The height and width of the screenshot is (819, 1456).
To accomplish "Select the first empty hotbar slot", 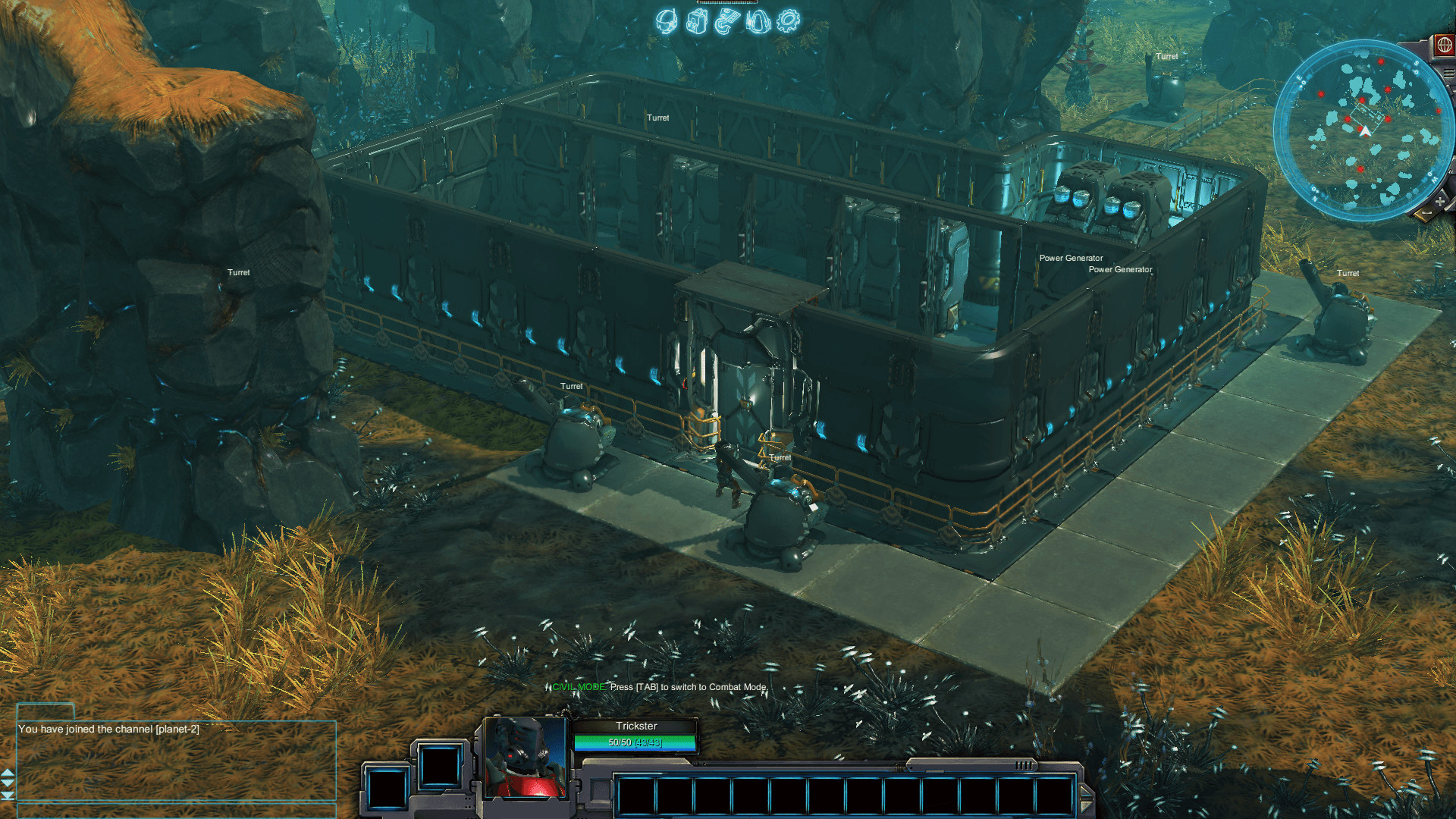I will [x=636, y=795].
